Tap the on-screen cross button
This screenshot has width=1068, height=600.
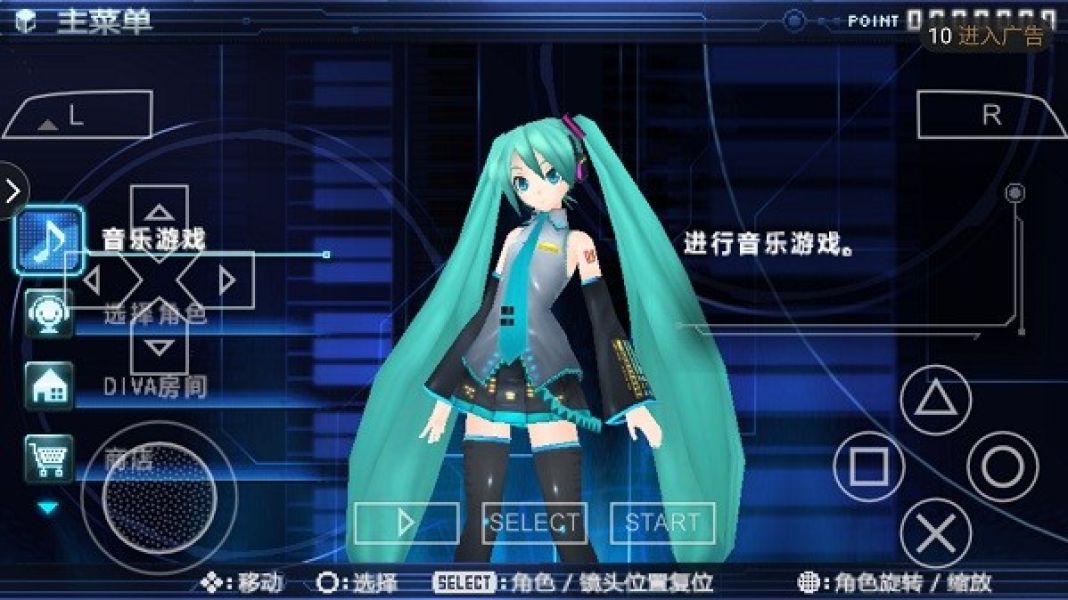(936, 534)
